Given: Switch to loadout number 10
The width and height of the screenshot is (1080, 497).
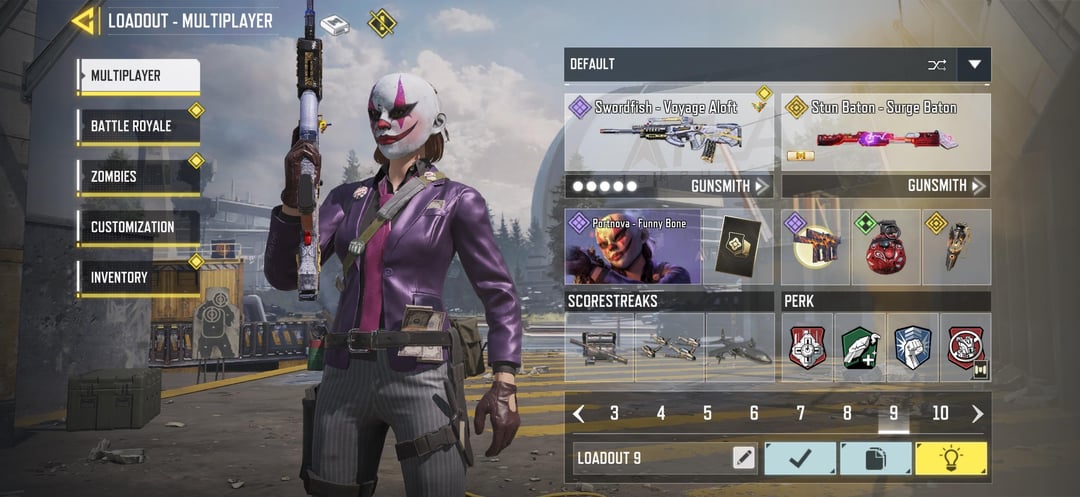Looking at the screenshot, I should click(x=940, y=413).
